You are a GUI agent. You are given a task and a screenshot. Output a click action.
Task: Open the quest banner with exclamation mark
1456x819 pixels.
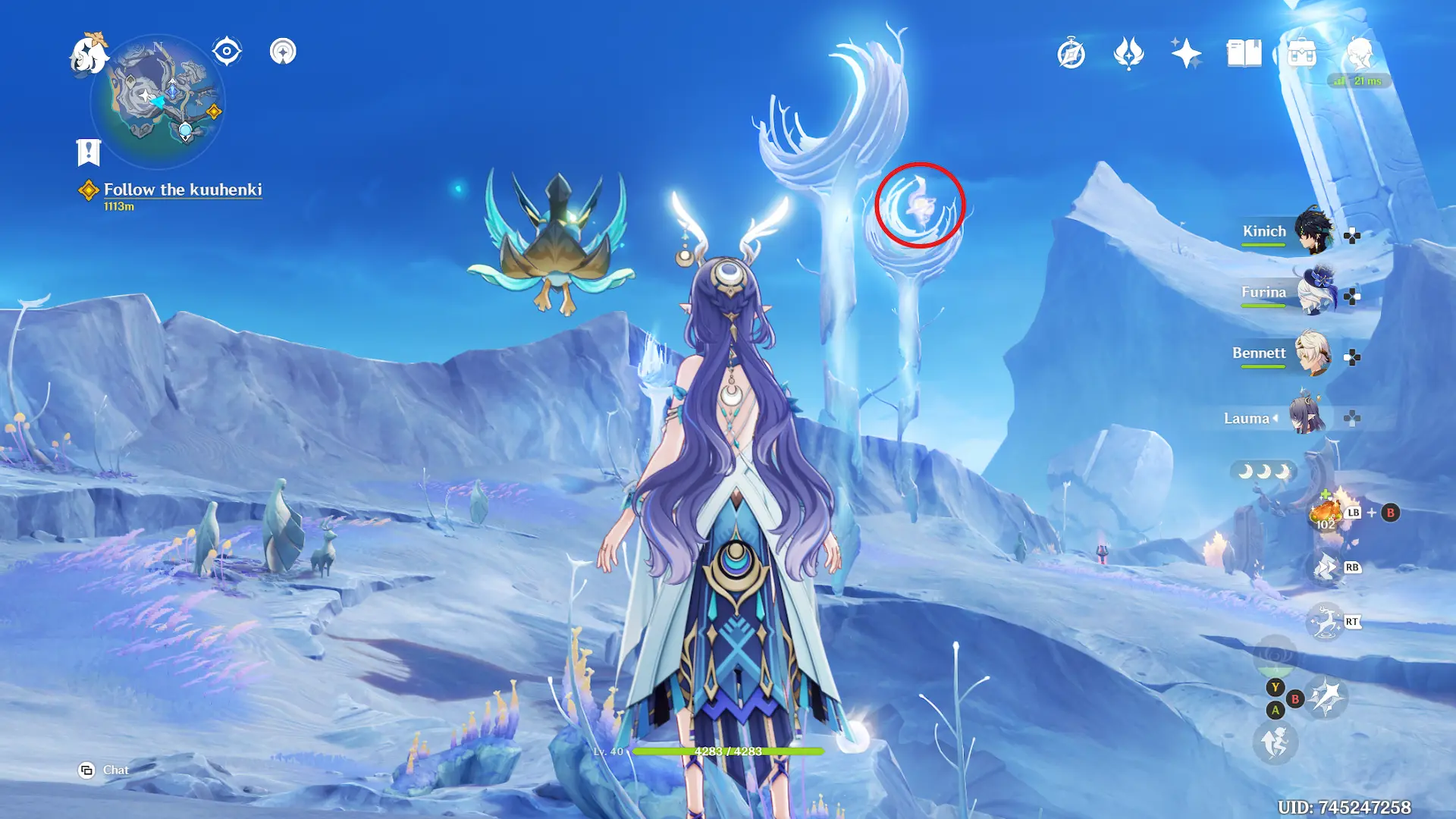(89, 152)
